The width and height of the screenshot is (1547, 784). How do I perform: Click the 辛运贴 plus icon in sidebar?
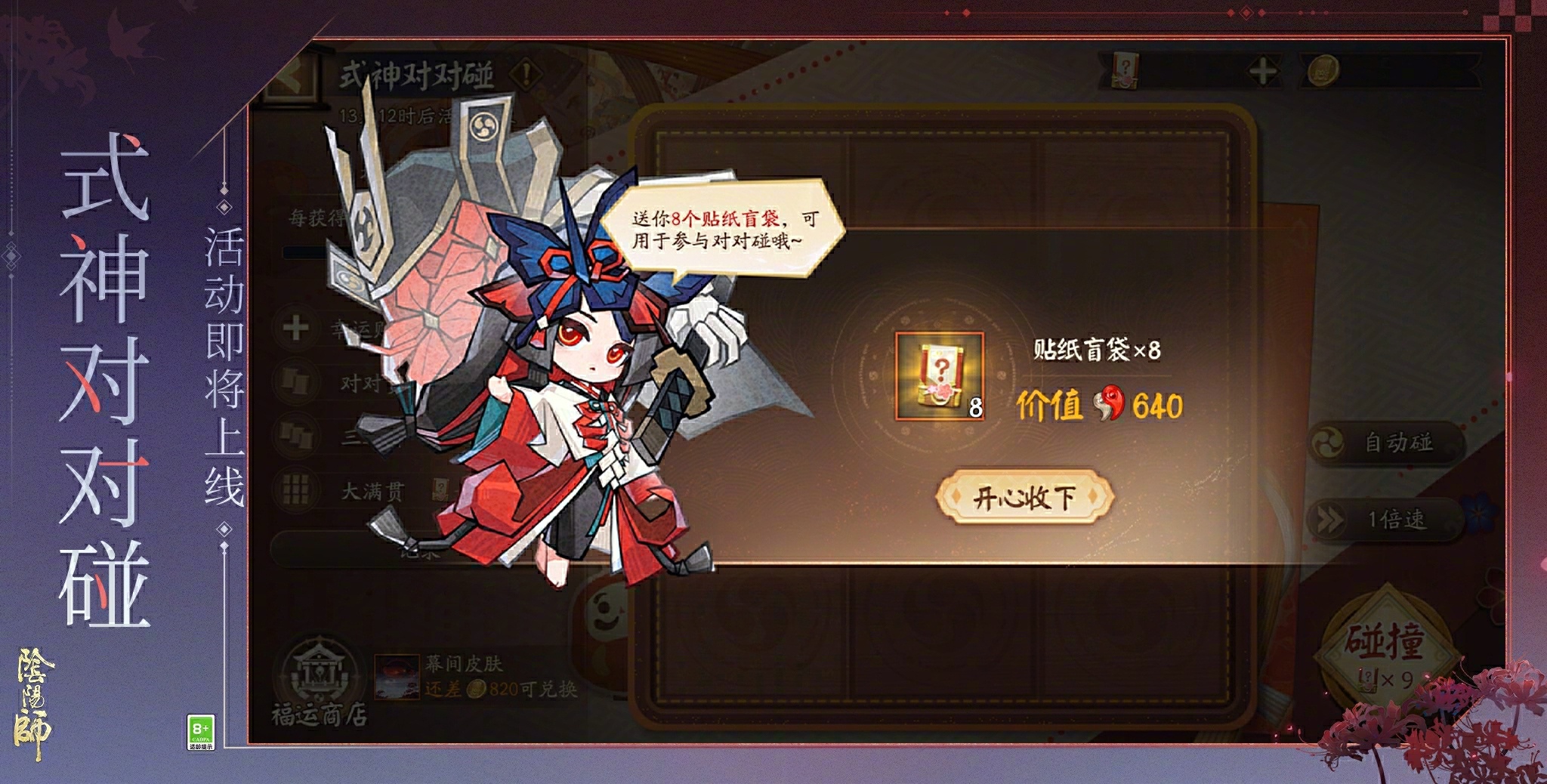295,328
